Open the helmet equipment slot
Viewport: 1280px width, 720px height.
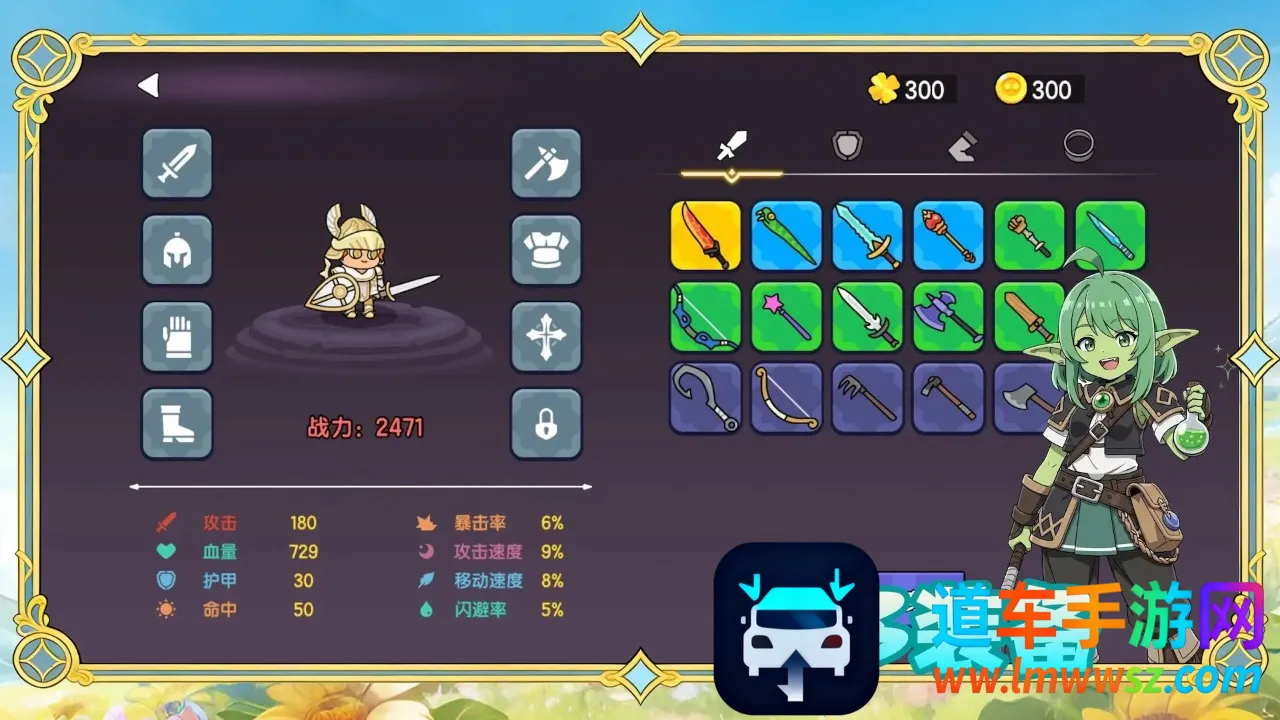[177, 250]
